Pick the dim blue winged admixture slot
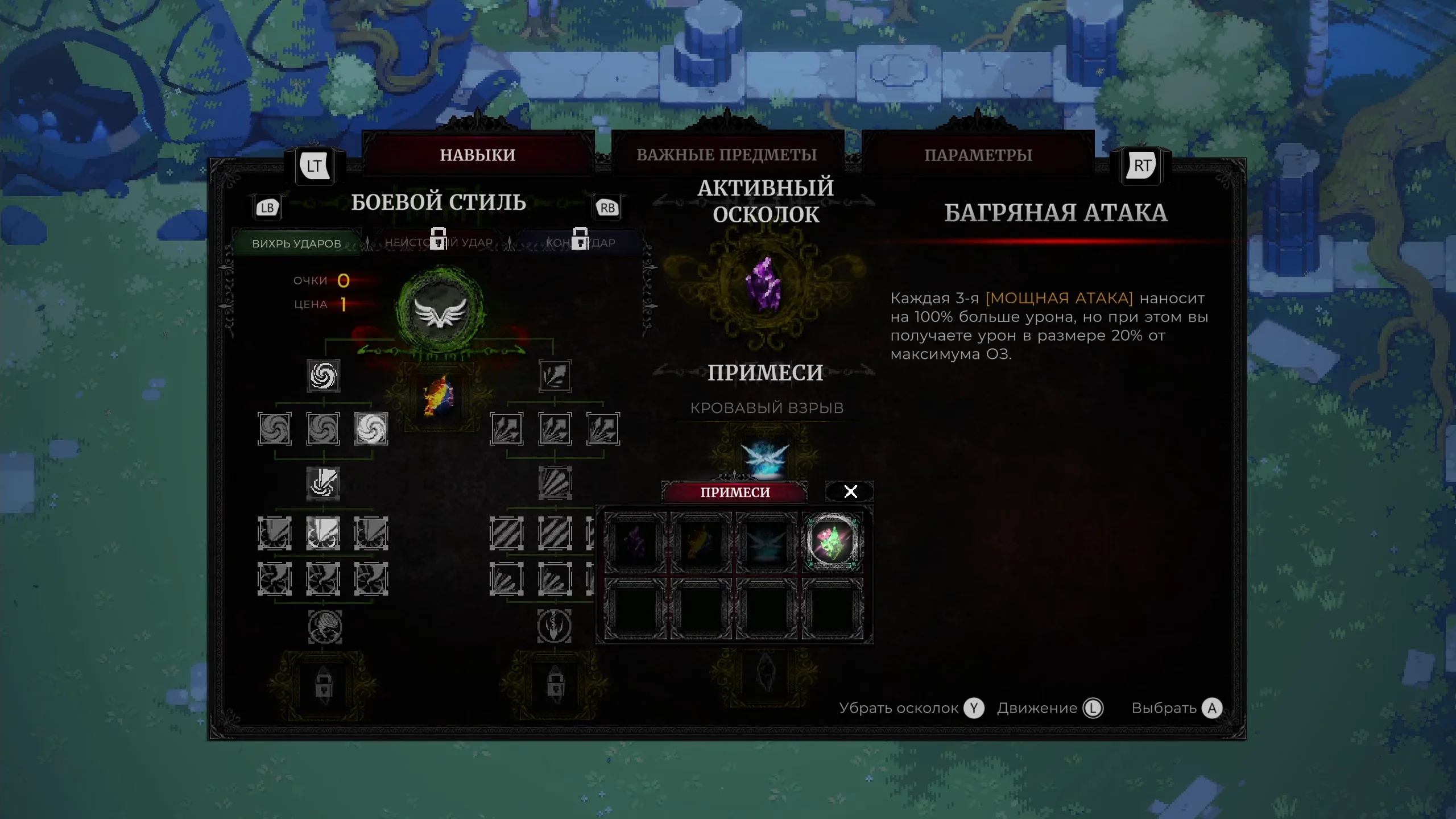This screenshot has width=1456, height=819. pyautogui.click(x=767, y=542)
